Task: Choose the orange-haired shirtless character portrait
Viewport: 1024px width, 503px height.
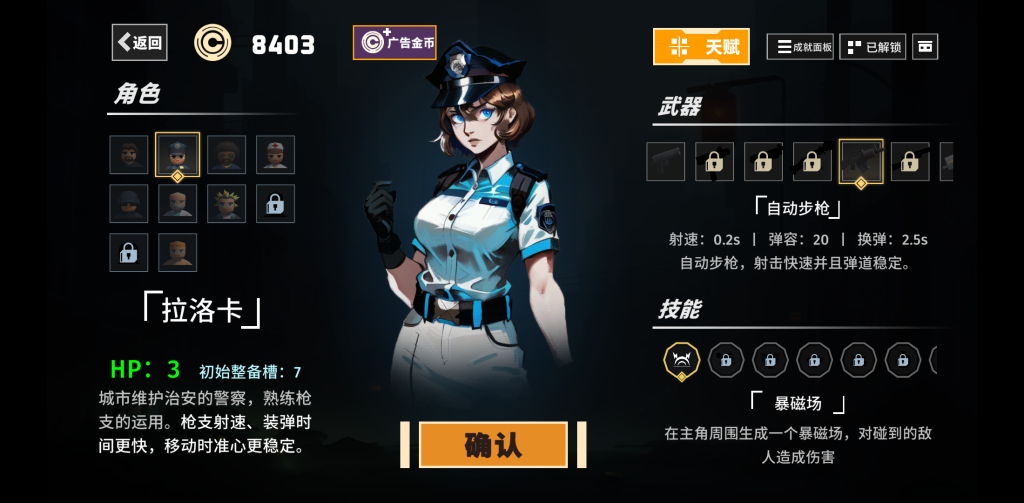Action: pyautogui.click(x=178, y=252)
